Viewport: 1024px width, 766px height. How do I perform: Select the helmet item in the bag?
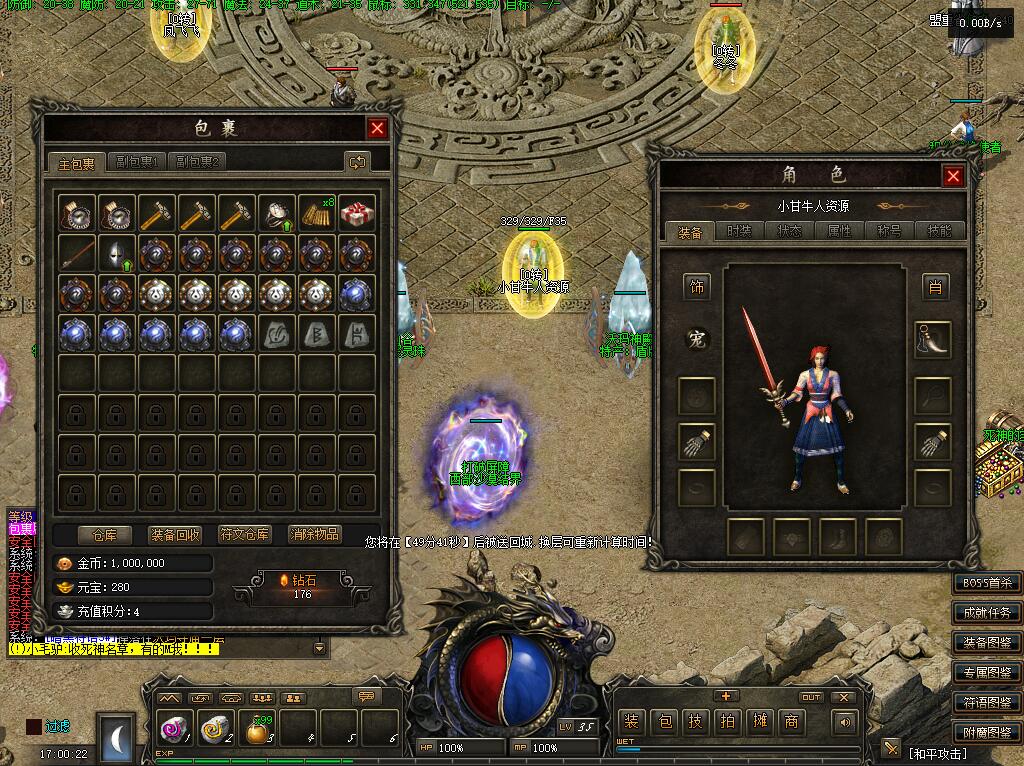pyautogui.click(x=117, y=253)
